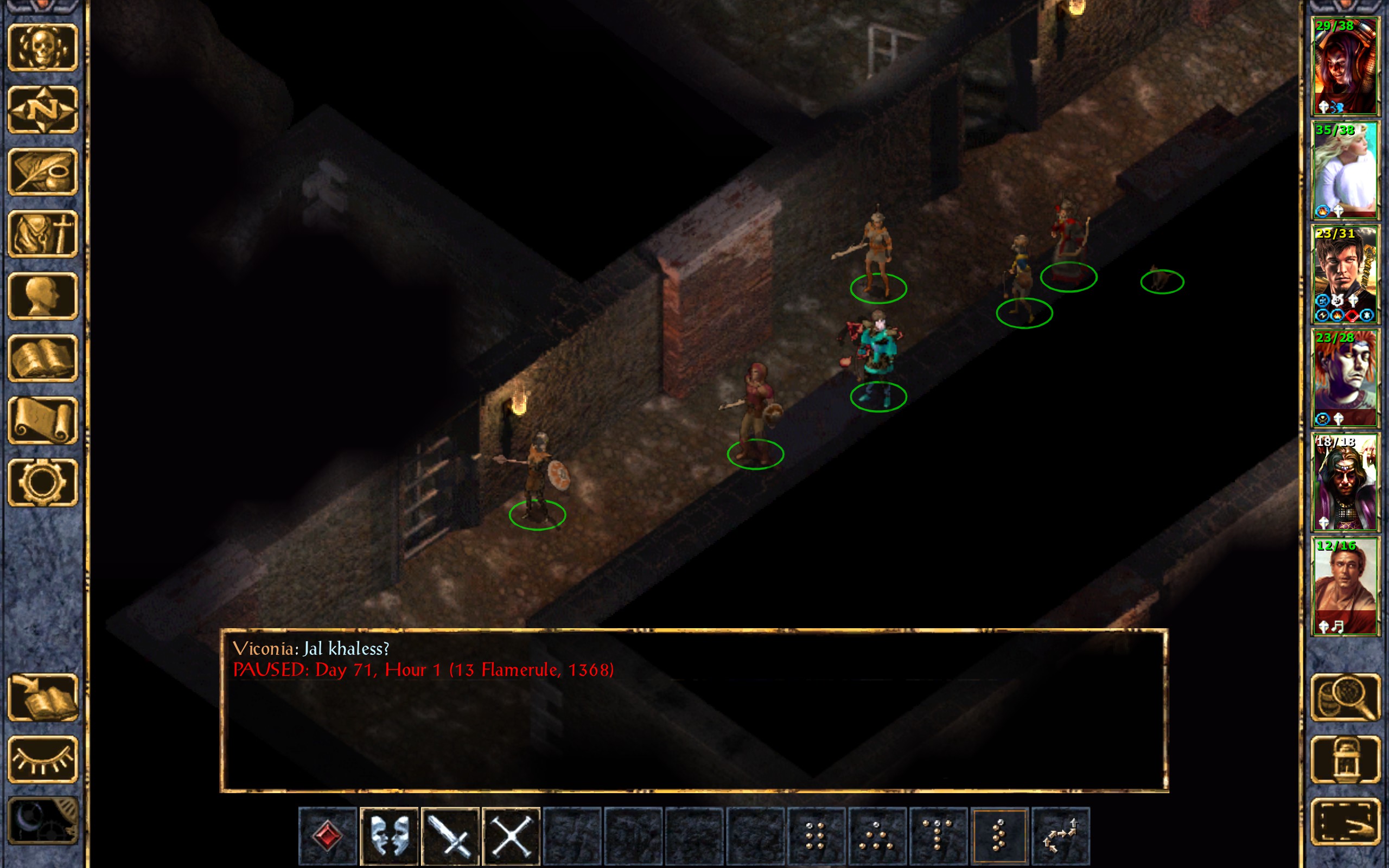Image resolution: width=1389 pixels, height=868 pixels.
Task: Click the moon and clock button
Action: (x=43, y=821)
